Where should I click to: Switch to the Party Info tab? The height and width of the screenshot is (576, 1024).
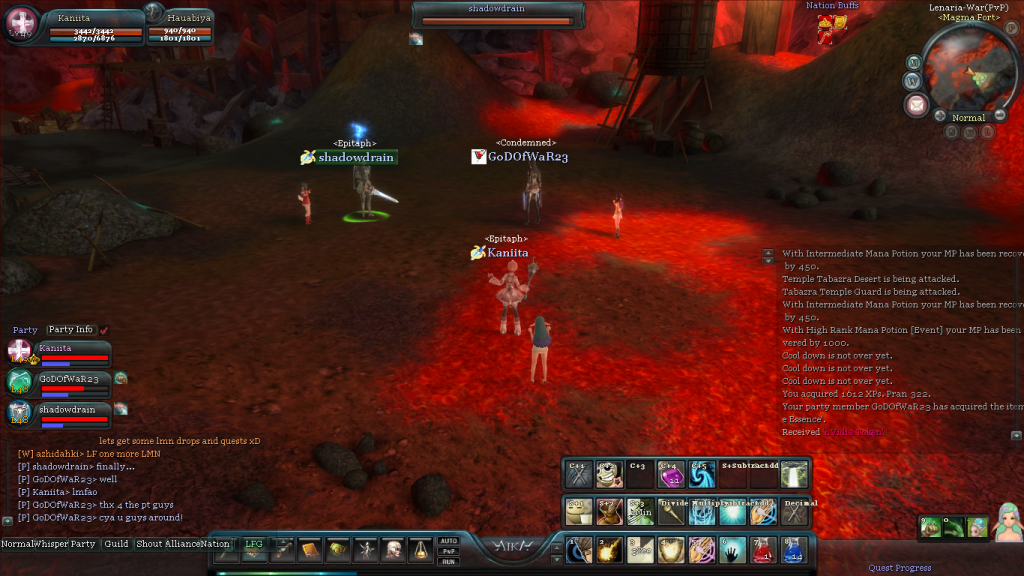(x=70, y=330)
